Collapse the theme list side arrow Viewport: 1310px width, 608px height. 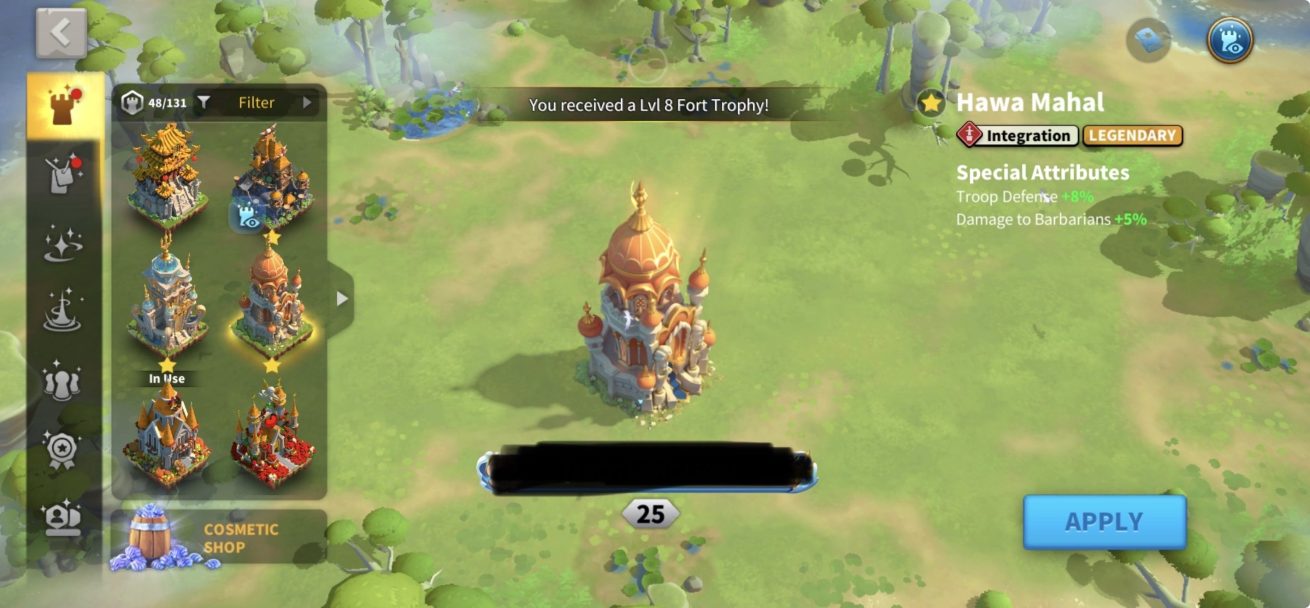pos(342,299)
